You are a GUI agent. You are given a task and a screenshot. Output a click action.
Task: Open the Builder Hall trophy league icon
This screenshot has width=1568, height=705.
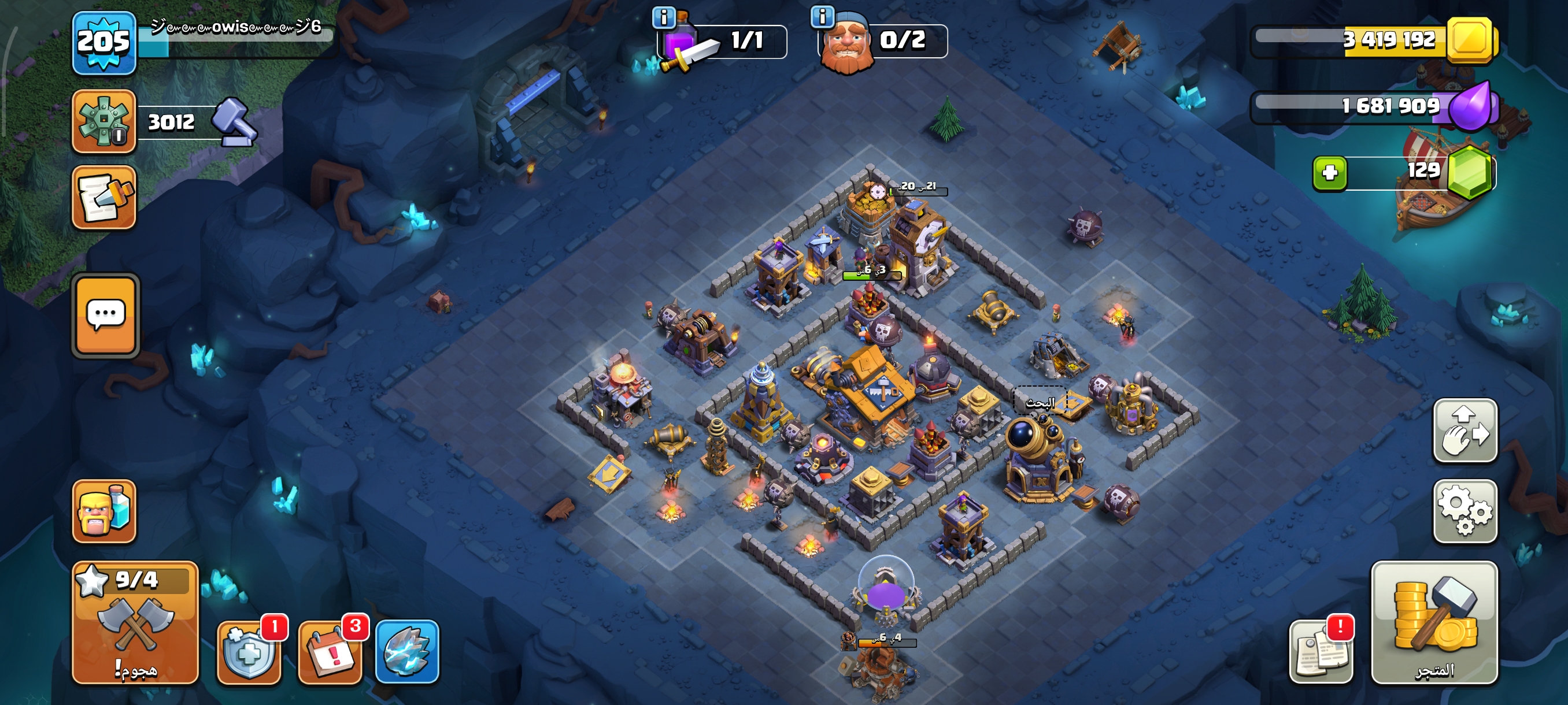[103, 121]
